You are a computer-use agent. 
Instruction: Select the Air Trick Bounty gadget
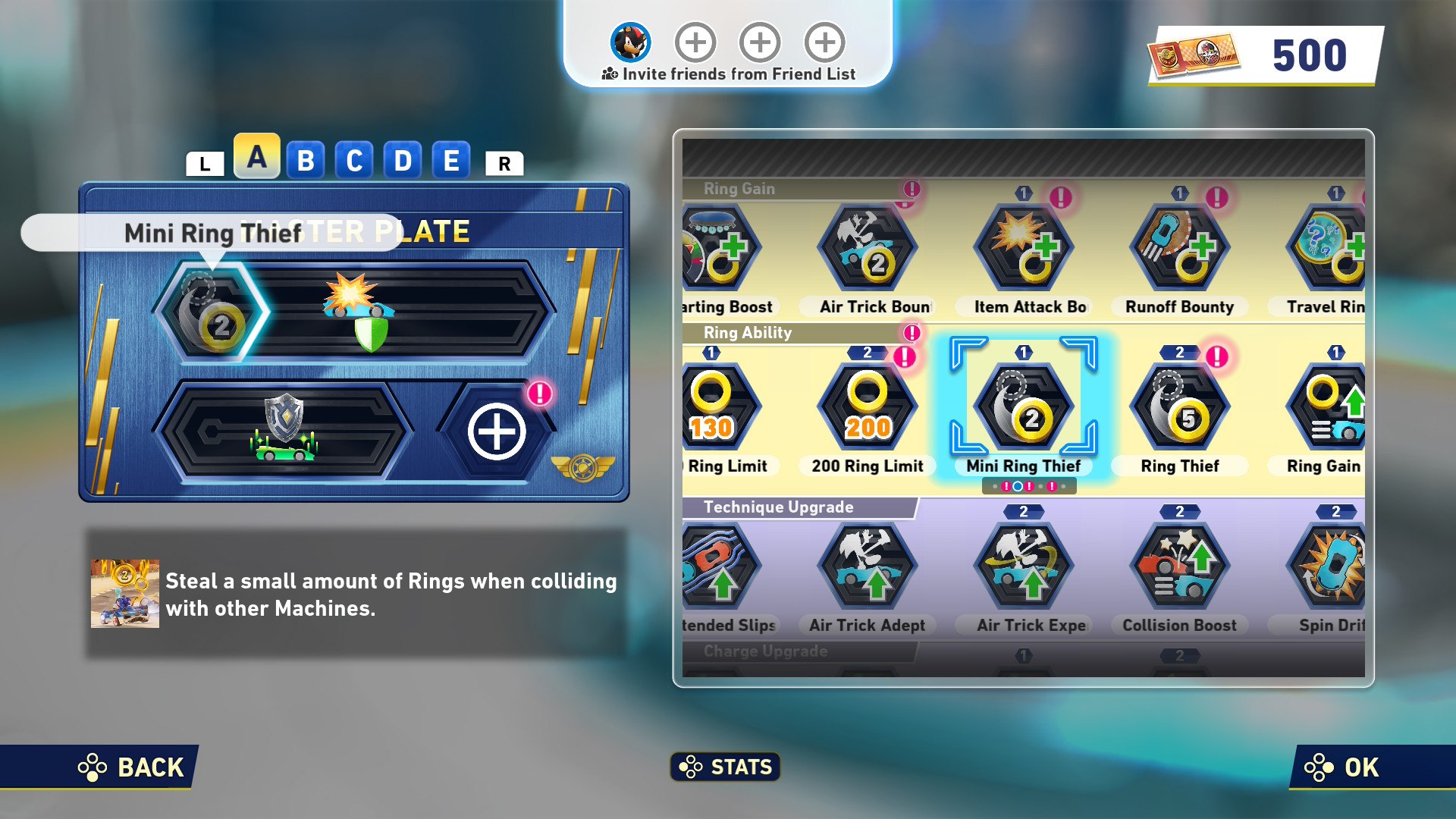click(868, 249)
